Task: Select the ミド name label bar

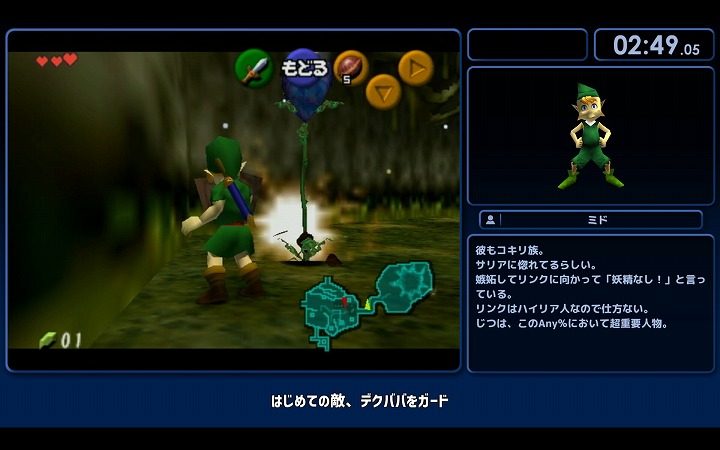Action: 591,219
